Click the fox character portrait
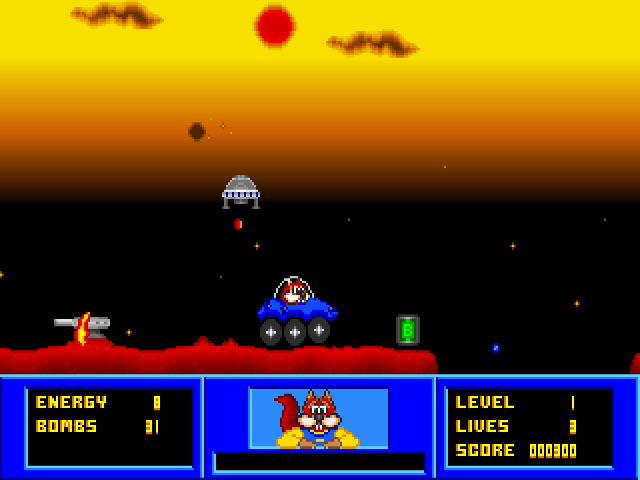640x480 pixels. point(318,418)
